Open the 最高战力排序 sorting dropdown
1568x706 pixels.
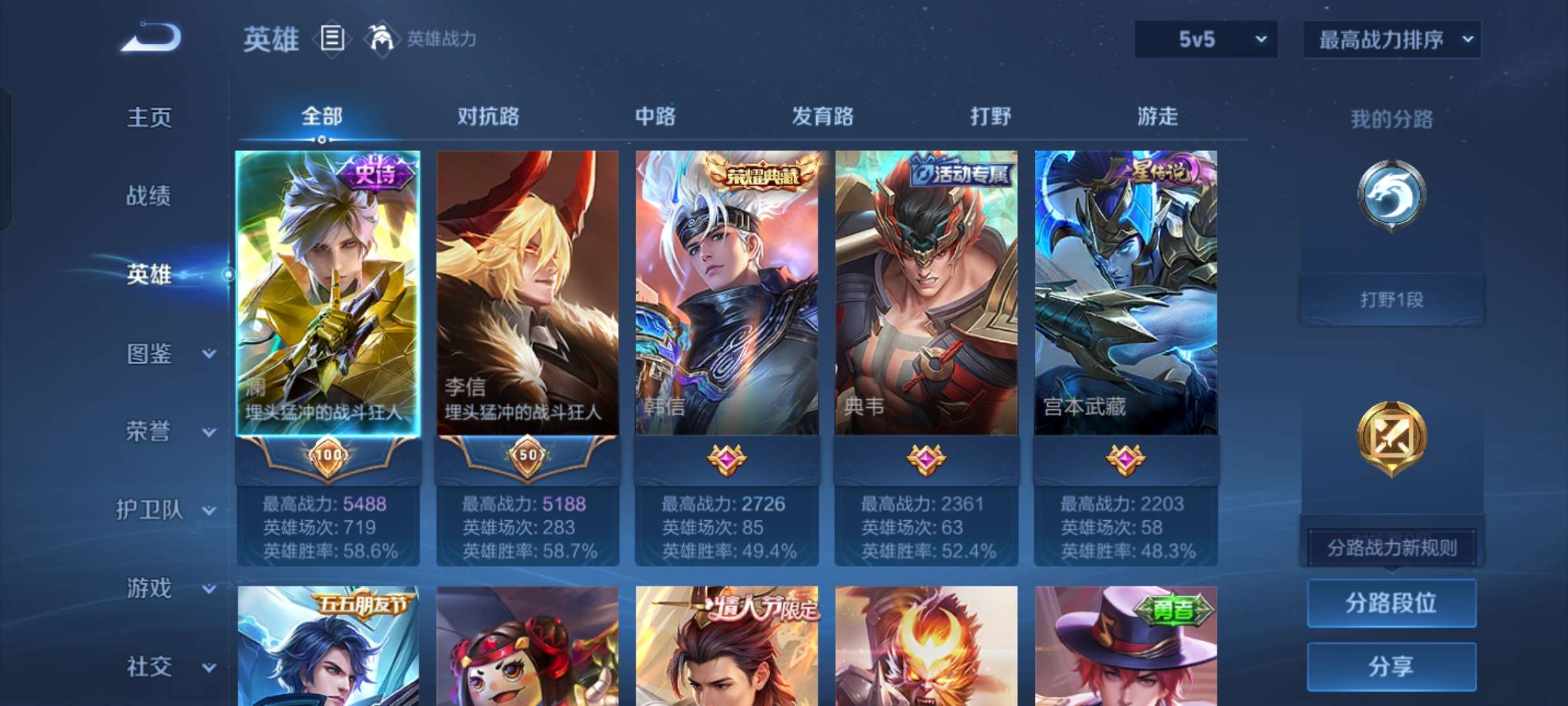(1390, 39)
